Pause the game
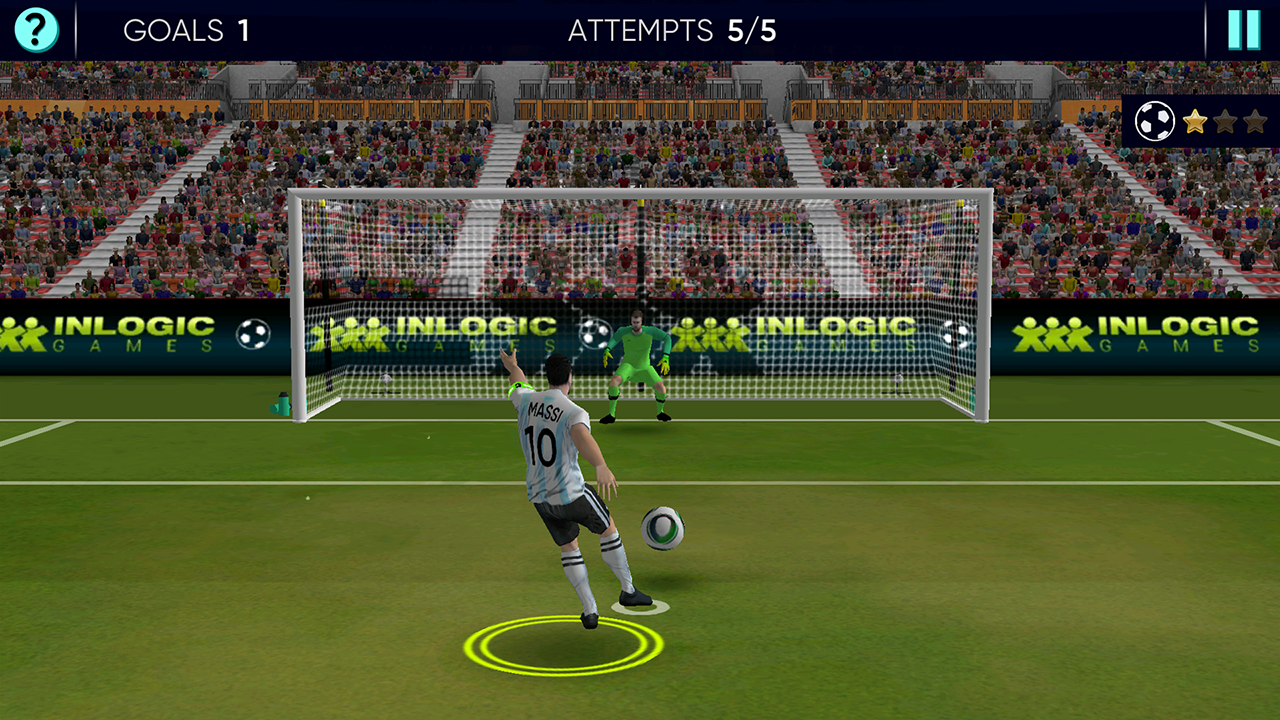 1243,30
